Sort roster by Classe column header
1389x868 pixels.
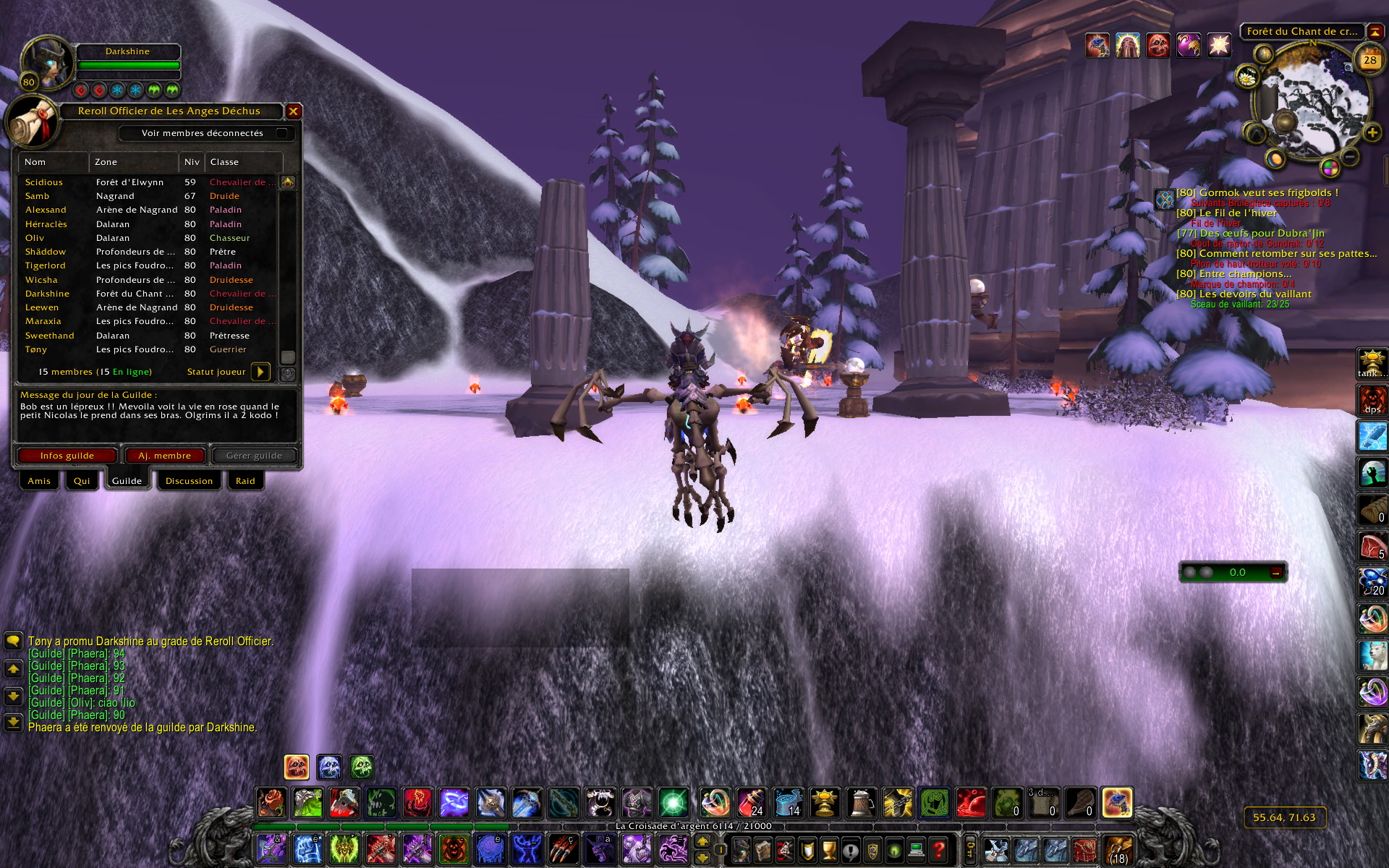coord(242,162)
